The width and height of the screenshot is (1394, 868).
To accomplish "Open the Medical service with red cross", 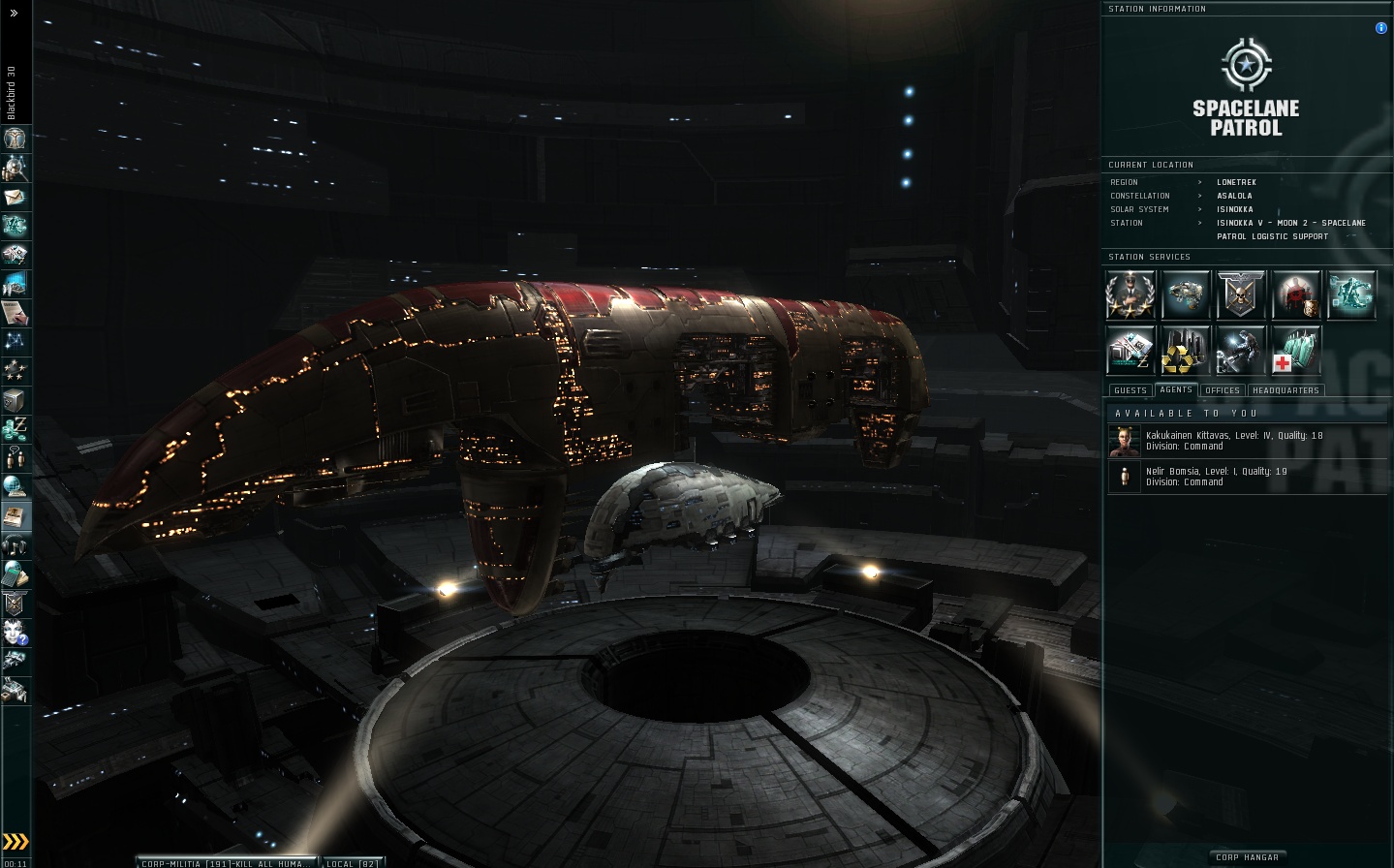I will pos(1295,350).
